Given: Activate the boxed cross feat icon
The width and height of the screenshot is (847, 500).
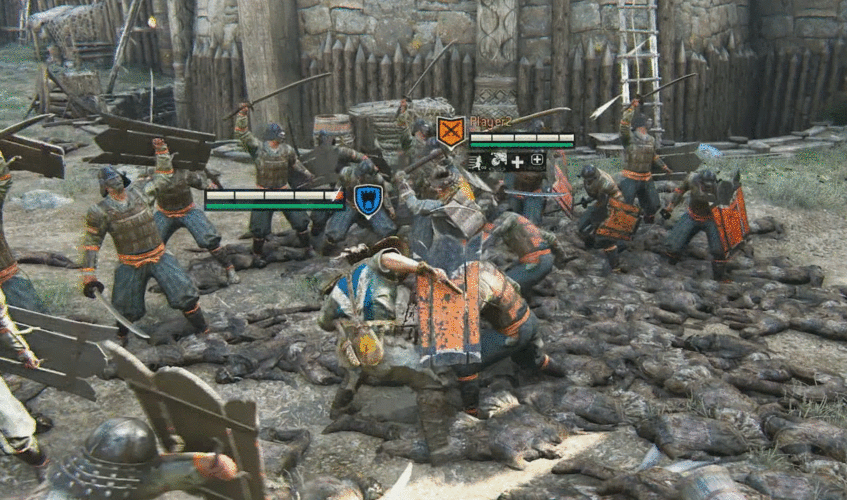Looking at the screenshot, I should coord(537,160).
